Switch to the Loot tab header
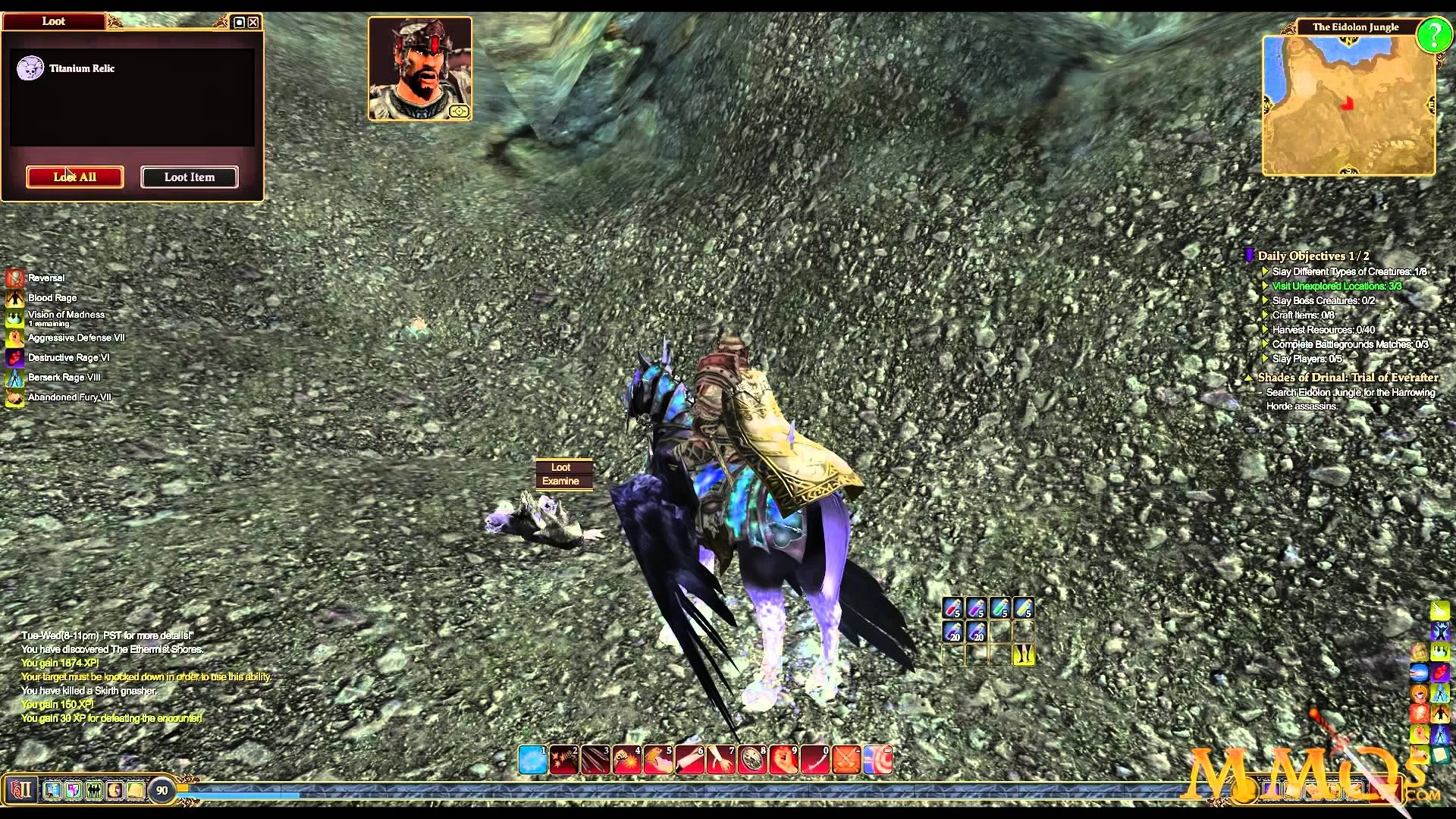This screenshot has height=819, width=1456. pos(54,20)
